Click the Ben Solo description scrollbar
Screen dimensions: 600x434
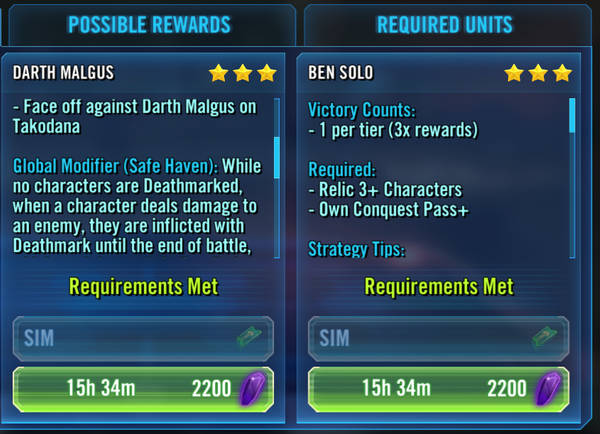pos(573,116)
